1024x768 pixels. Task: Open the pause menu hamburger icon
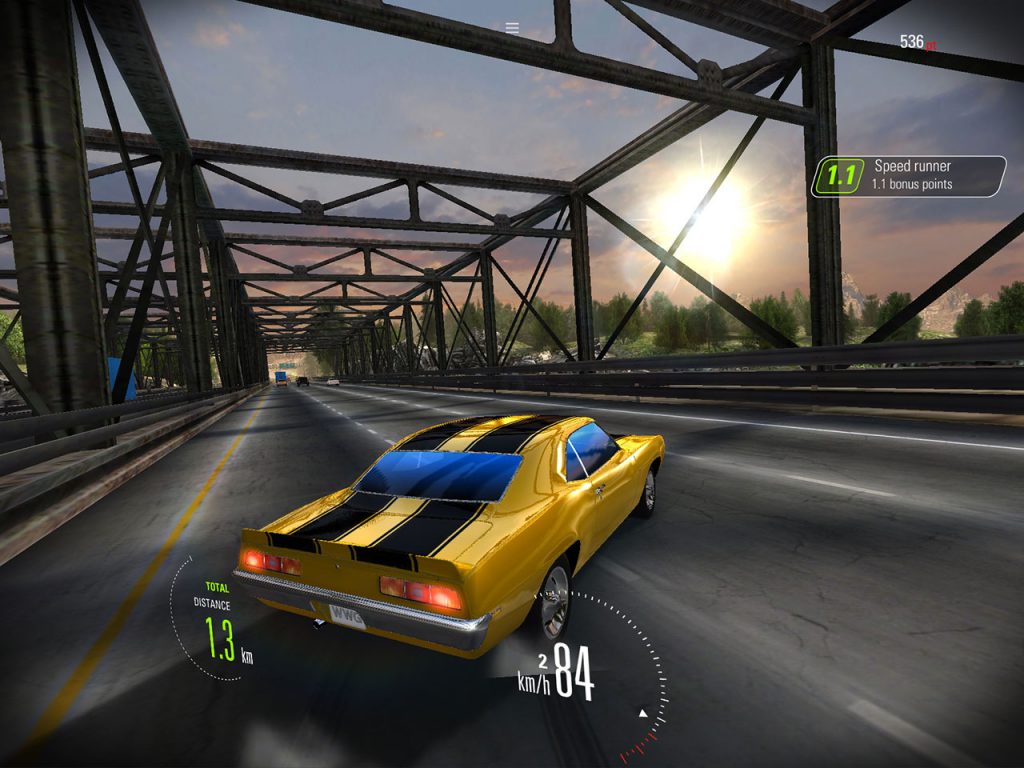pyautogui.click(x=512, y=28)
